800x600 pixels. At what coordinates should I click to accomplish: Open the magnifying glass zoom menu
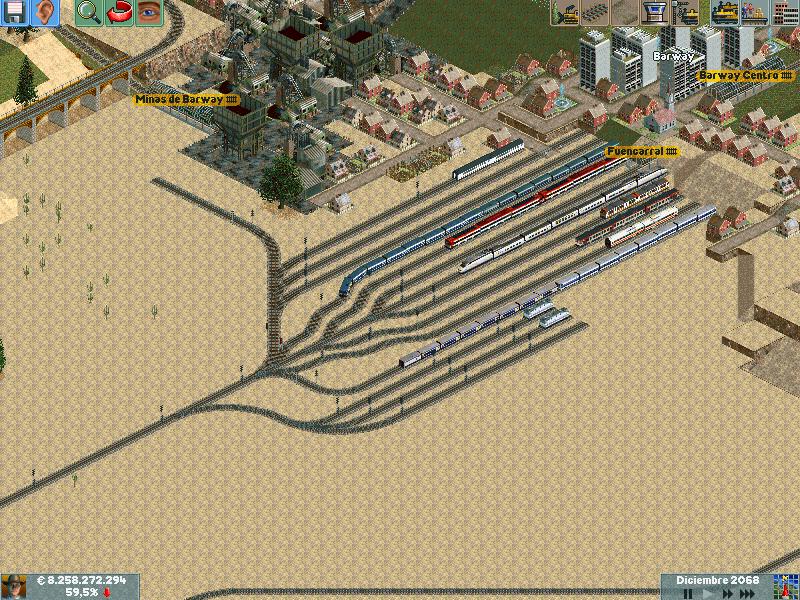(88, 12)
